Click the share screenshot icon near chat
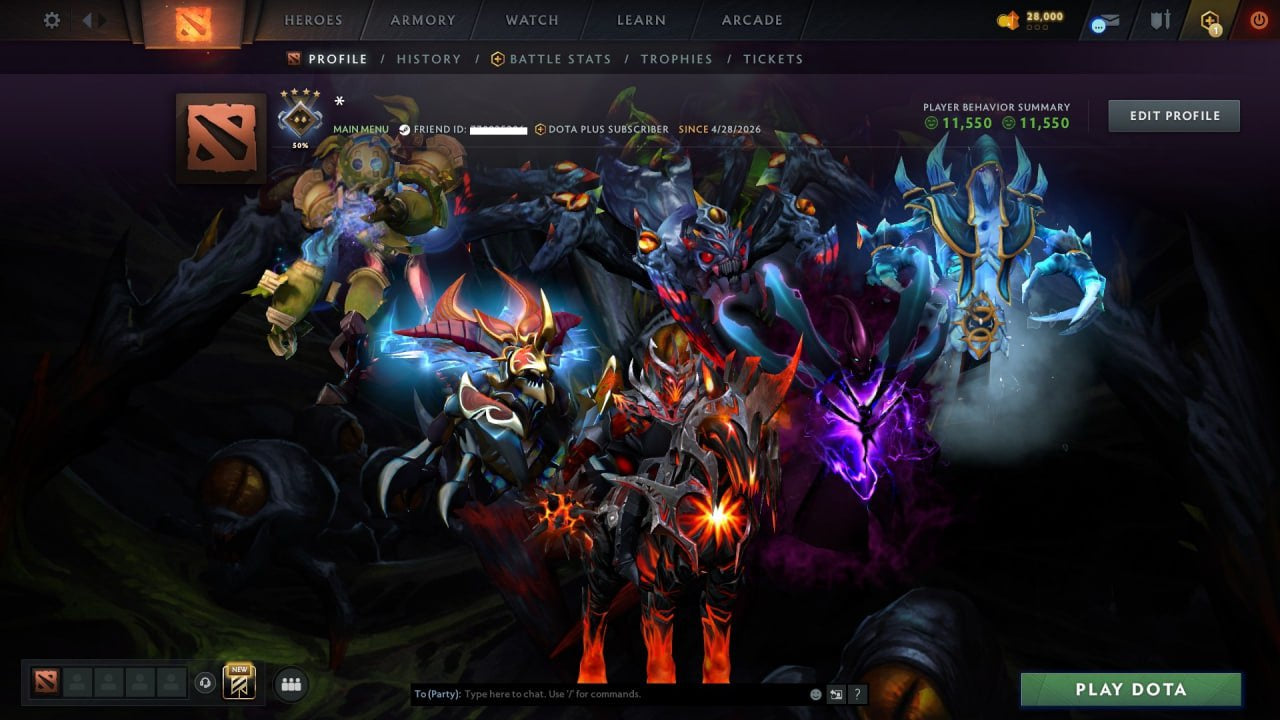This screenshot has height=720, width=1280. pyautogui.click(x=835, y=693)
